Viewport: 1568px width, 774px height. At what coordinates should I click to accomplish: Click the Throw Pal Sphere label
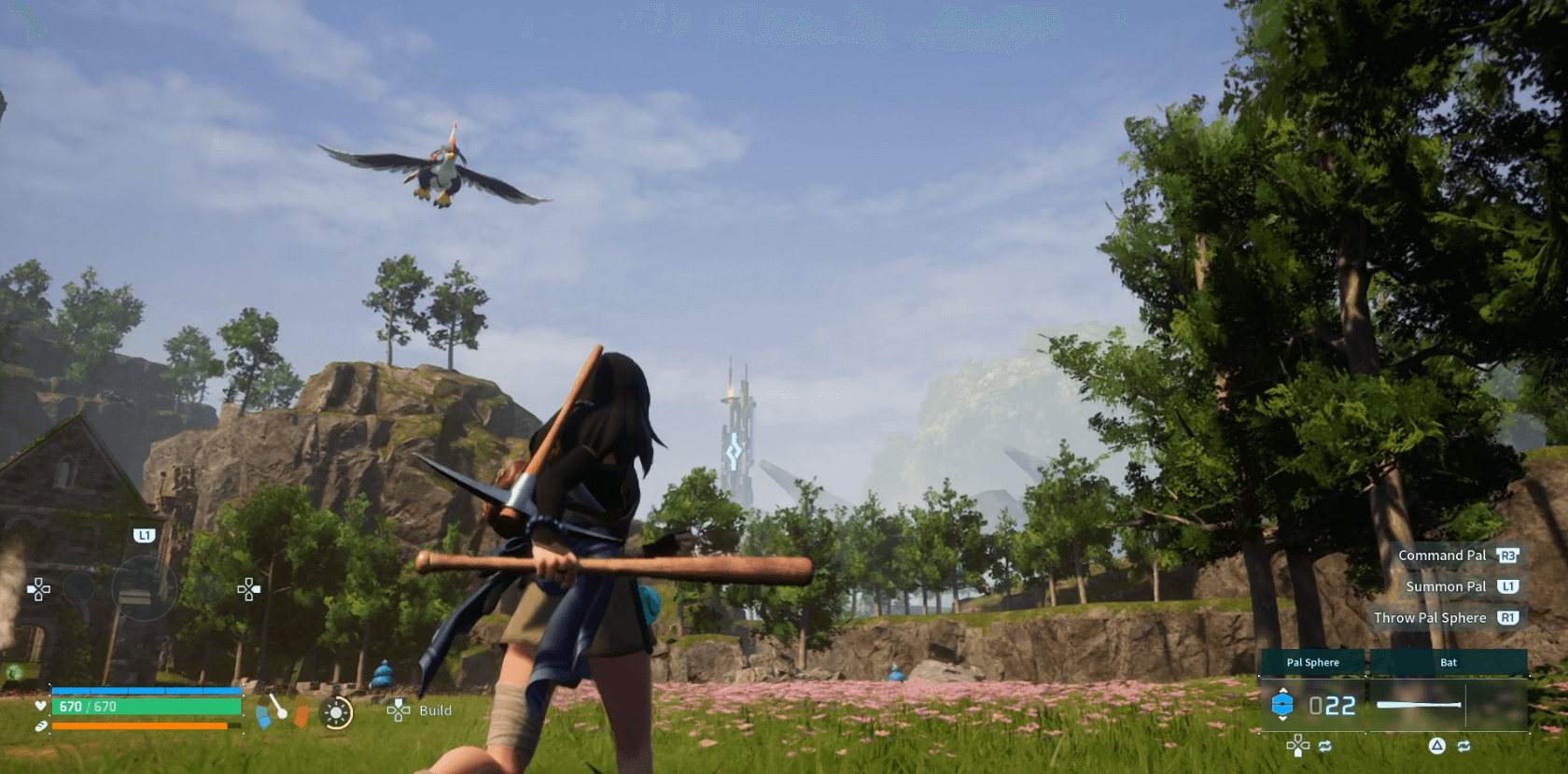point(1430,618)
